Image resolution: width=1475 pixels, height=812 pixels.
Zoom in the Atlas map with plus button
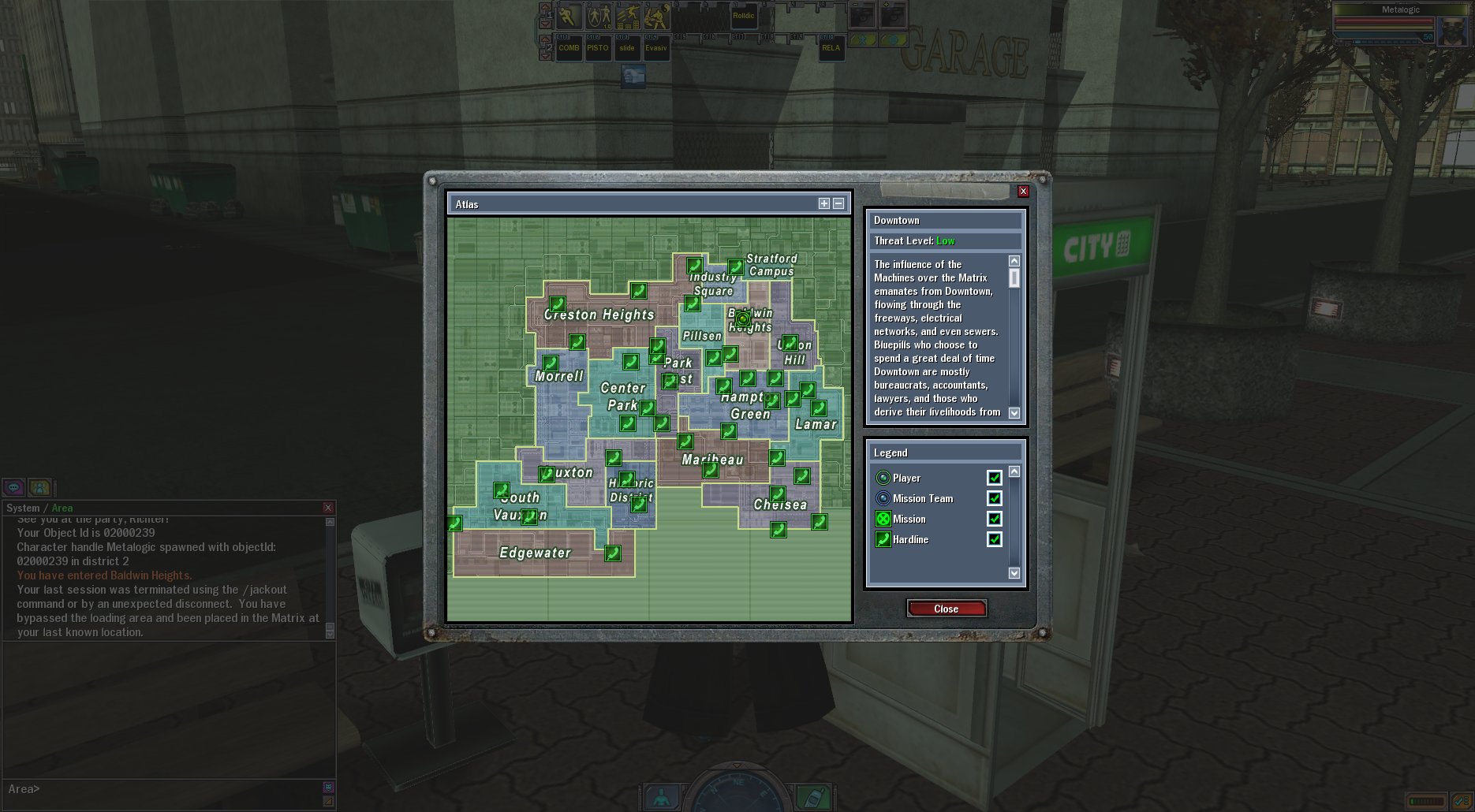pos(824,203)
